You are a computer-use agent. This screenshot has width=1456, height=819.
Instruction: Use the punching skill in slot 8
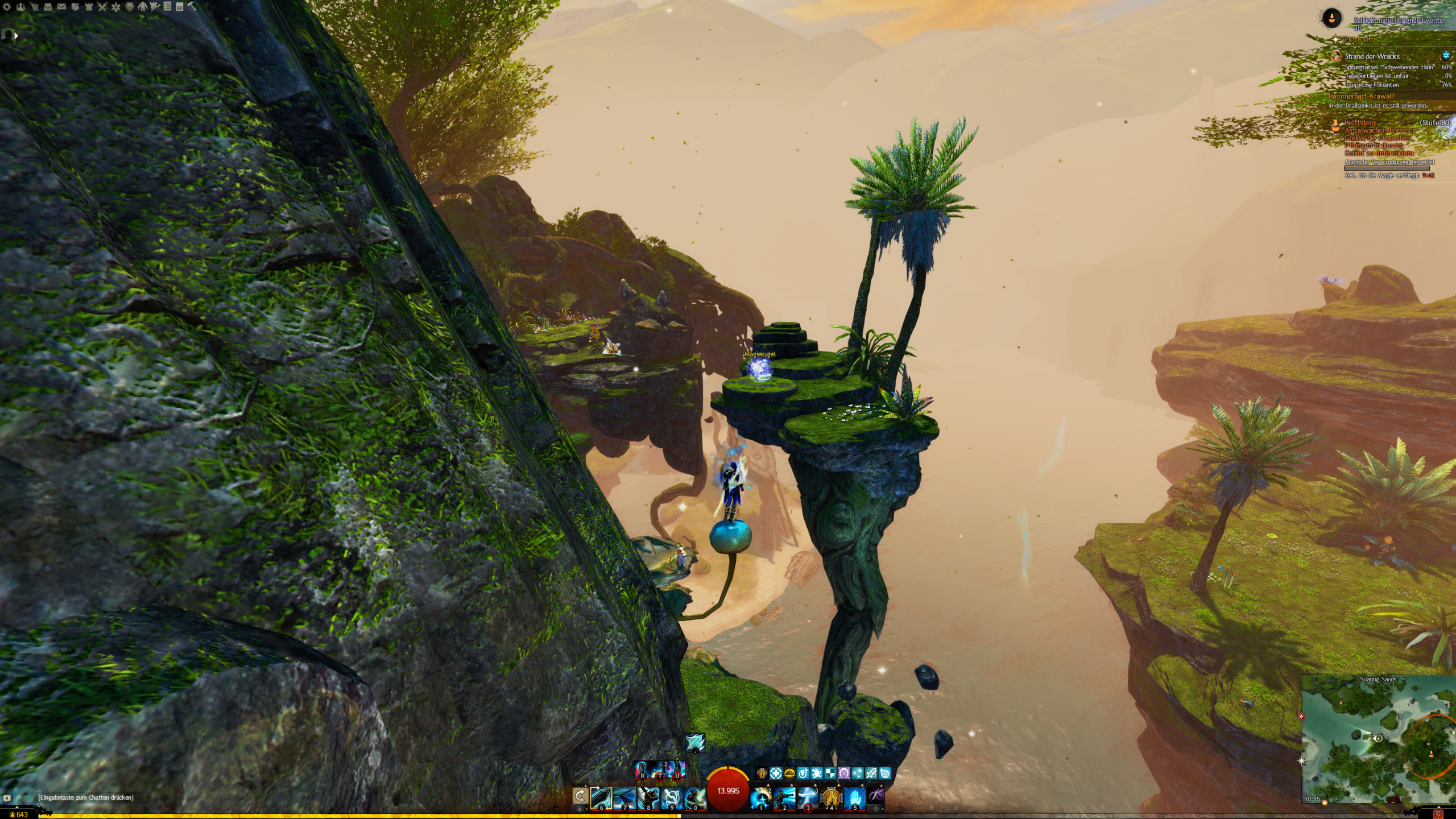click(647, 798)
